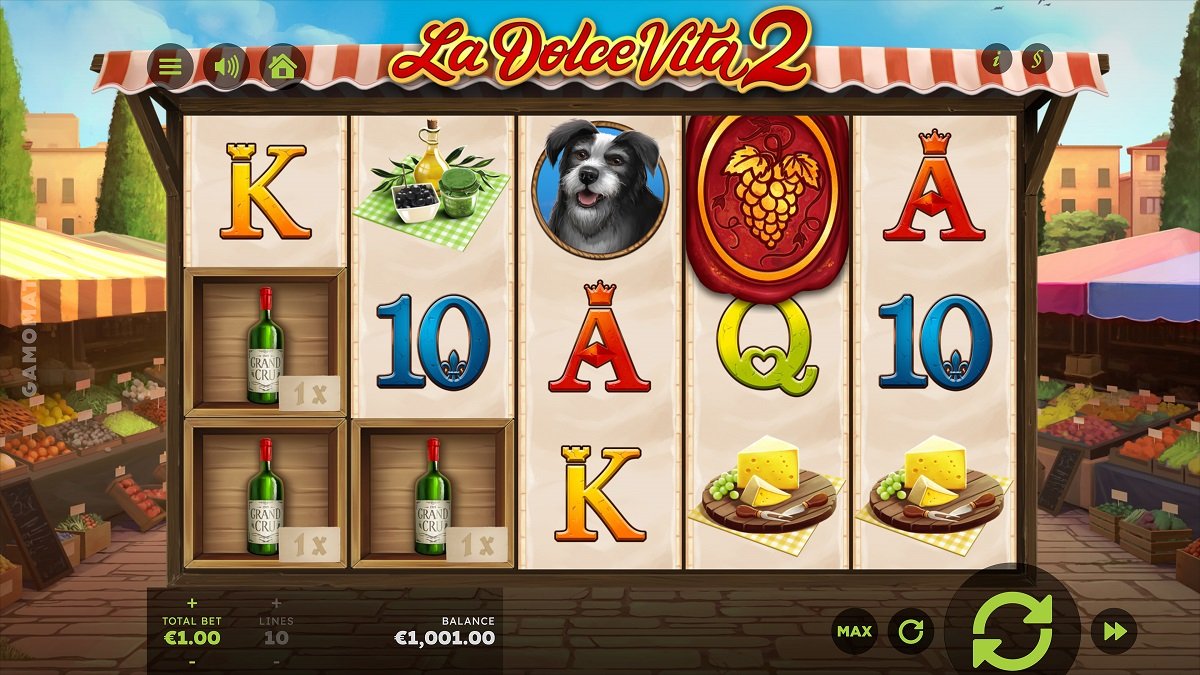Decrease the total bet with minus
Viewport: 1200px width, 675px height.
click(x=192, y=660)
